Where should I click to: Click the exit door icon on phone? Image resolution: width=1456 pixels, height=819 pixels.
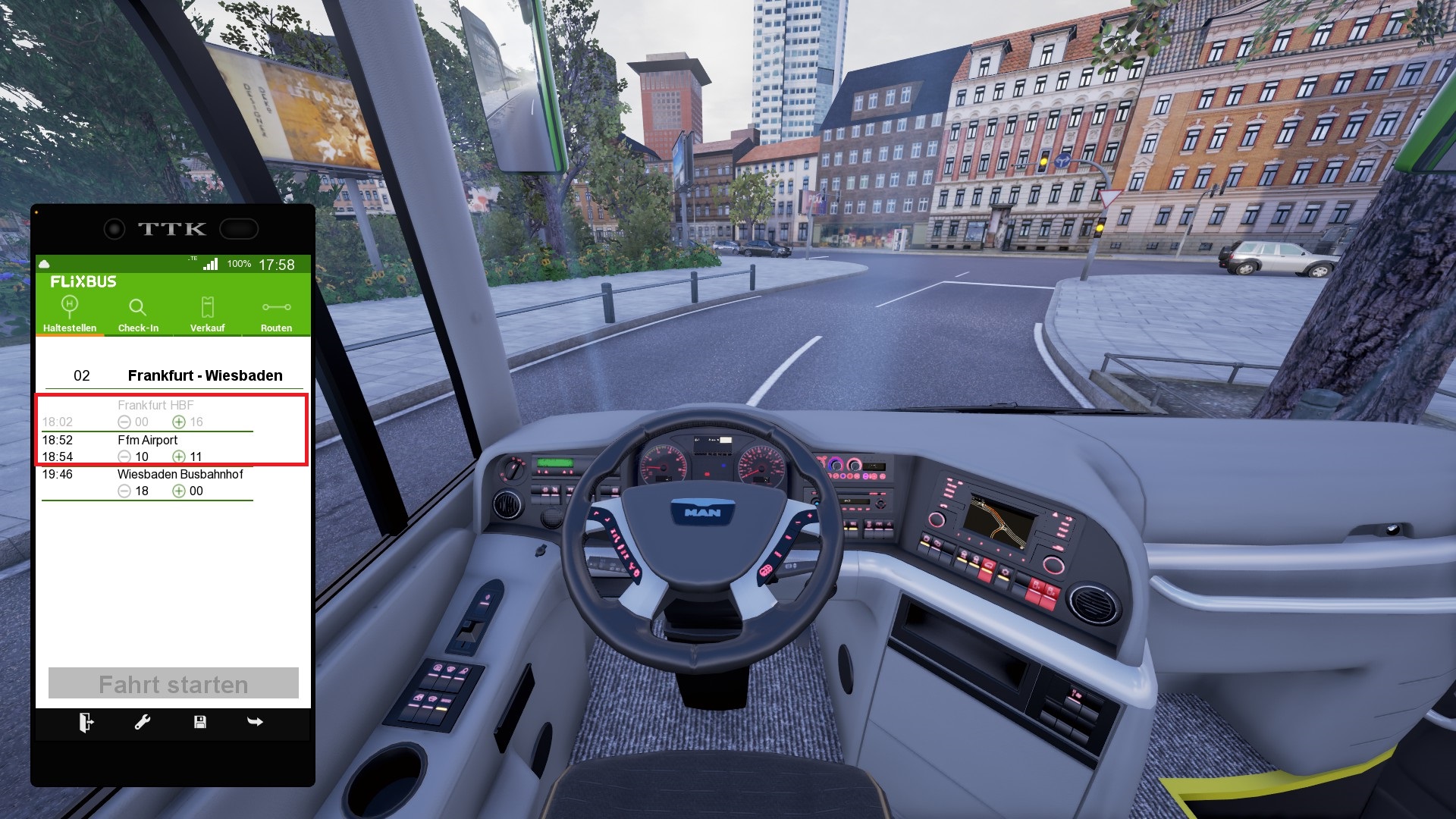coord(86,723)
